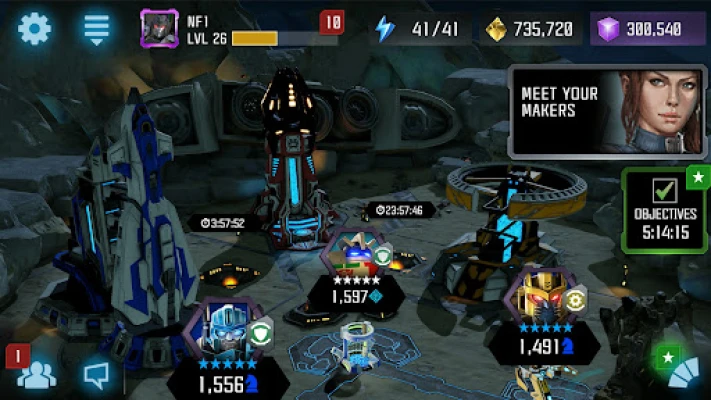
Task: Open the alliance friends icon
Action: [37, 374]
